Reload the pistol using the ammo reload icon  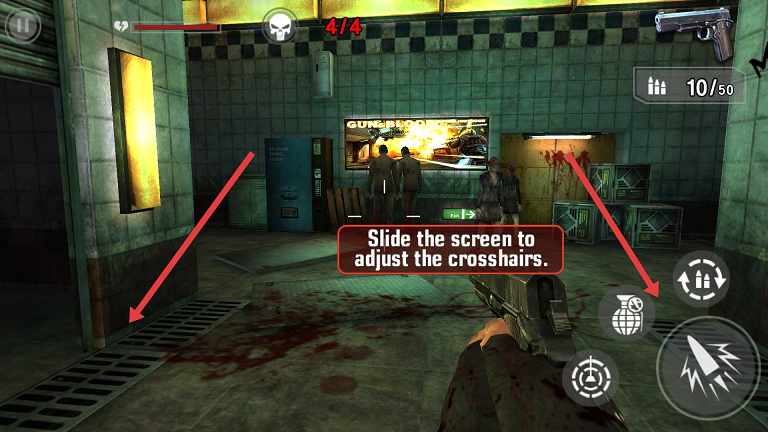699,277
